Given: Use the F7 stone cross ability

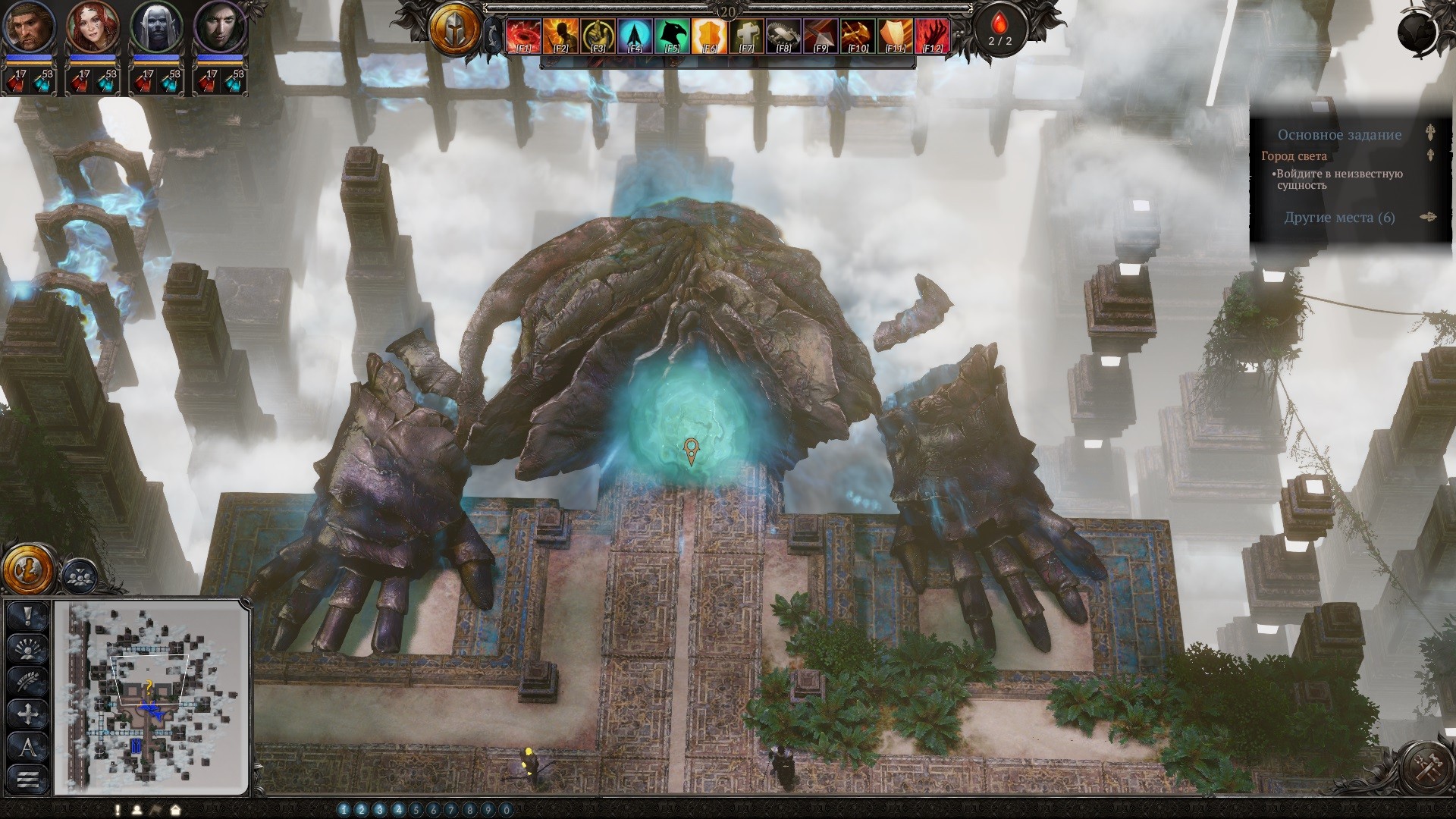Looking at the screenshot, I should click(747, 36).
